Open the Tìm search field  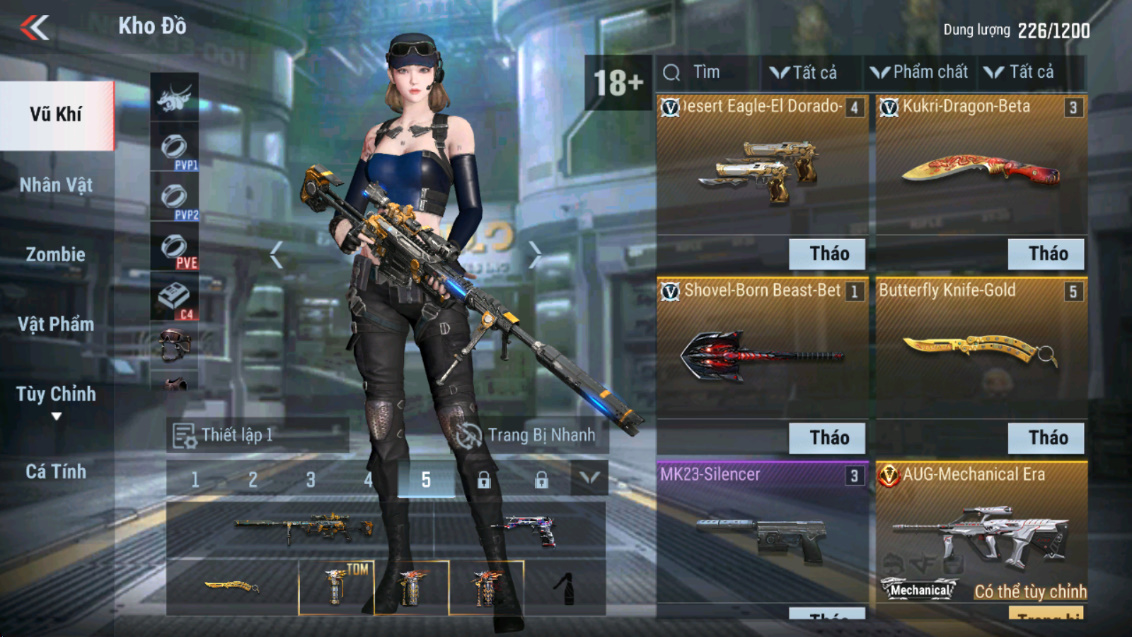[x=706, y=72]
